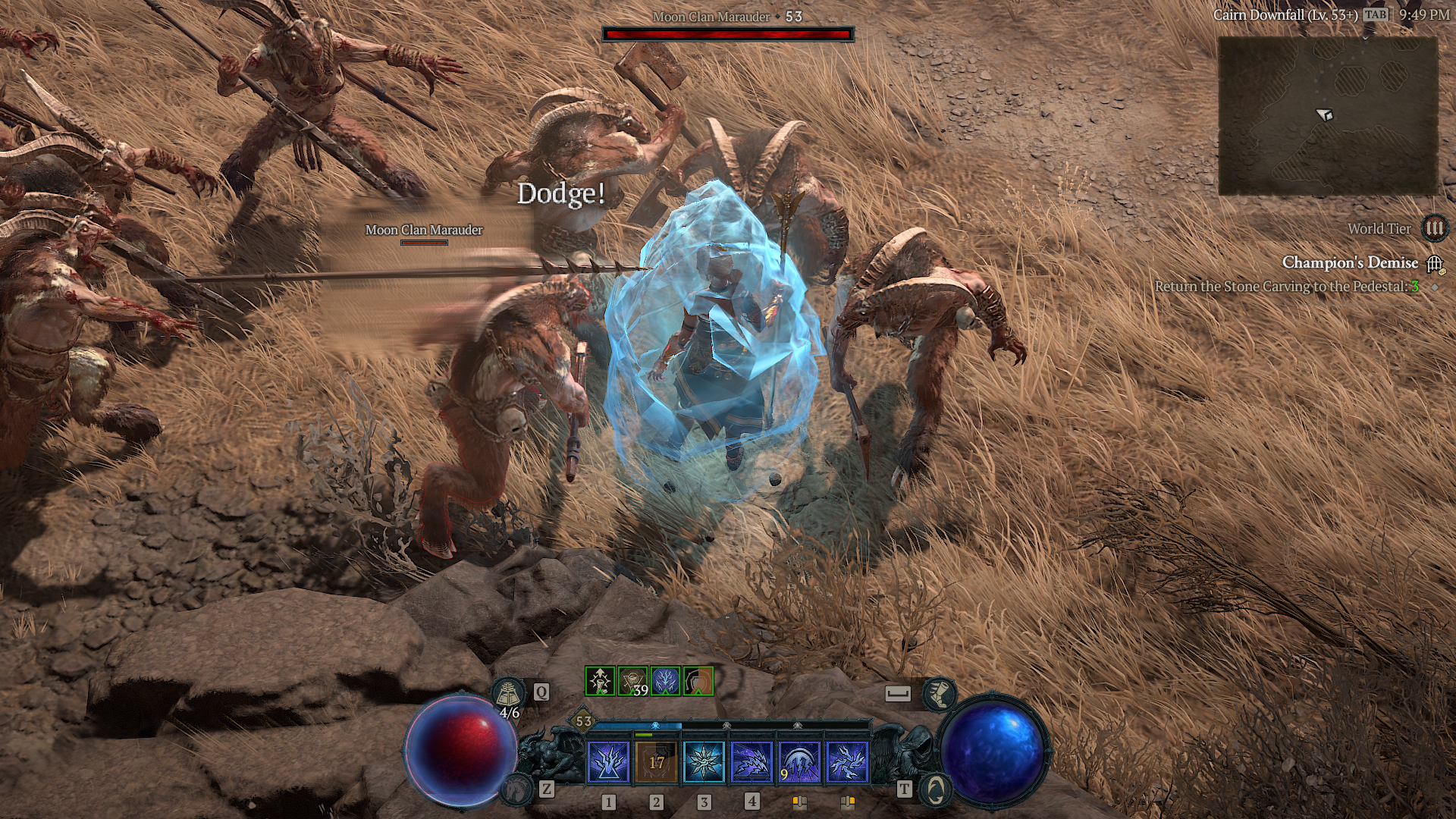Click the World Tier III indicator icon
Image resolution: width=1456 pixels, height=819 pixels.
click(1435, 229)
